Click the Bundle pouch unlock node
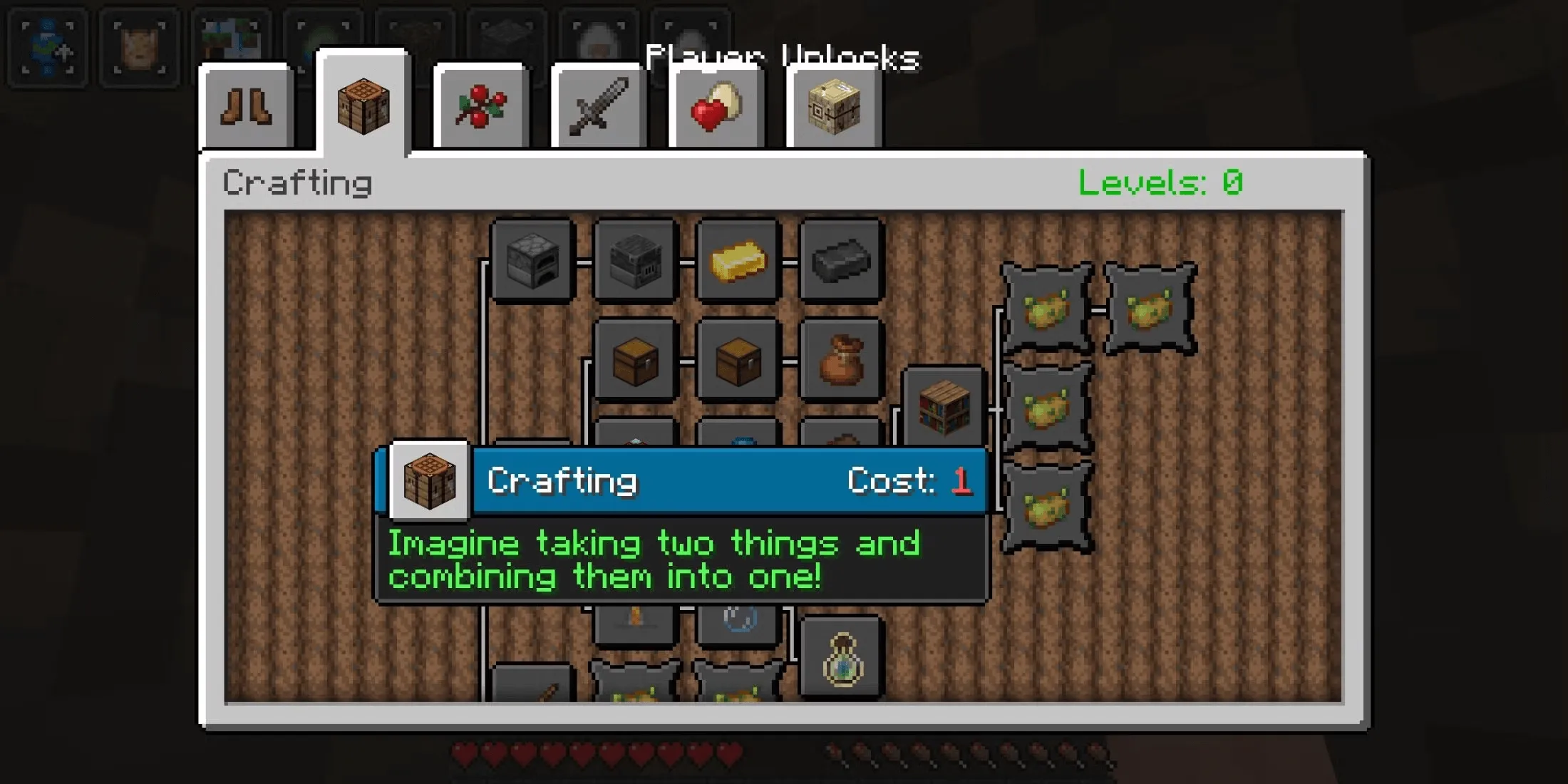 [841, 360]
